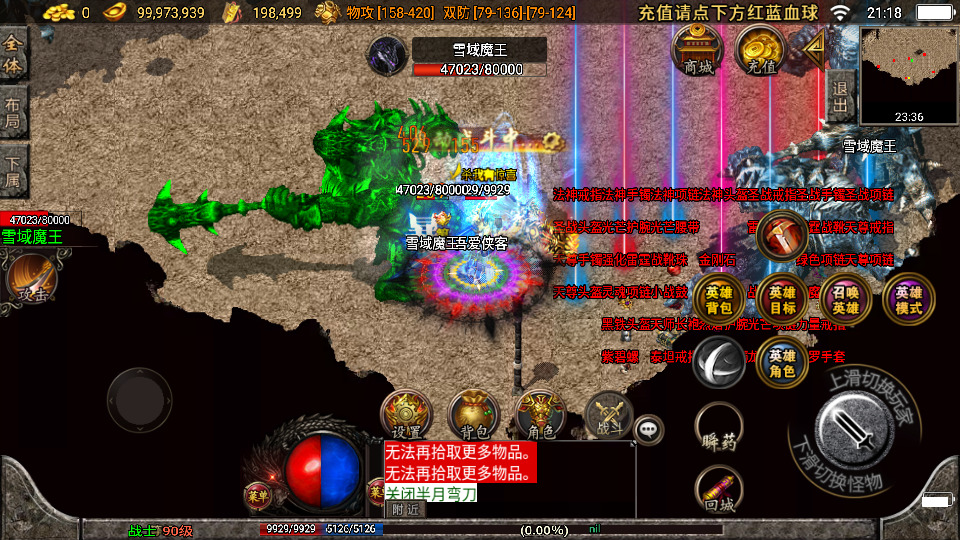Toggle the 英雄模式 hero mode

908,299
